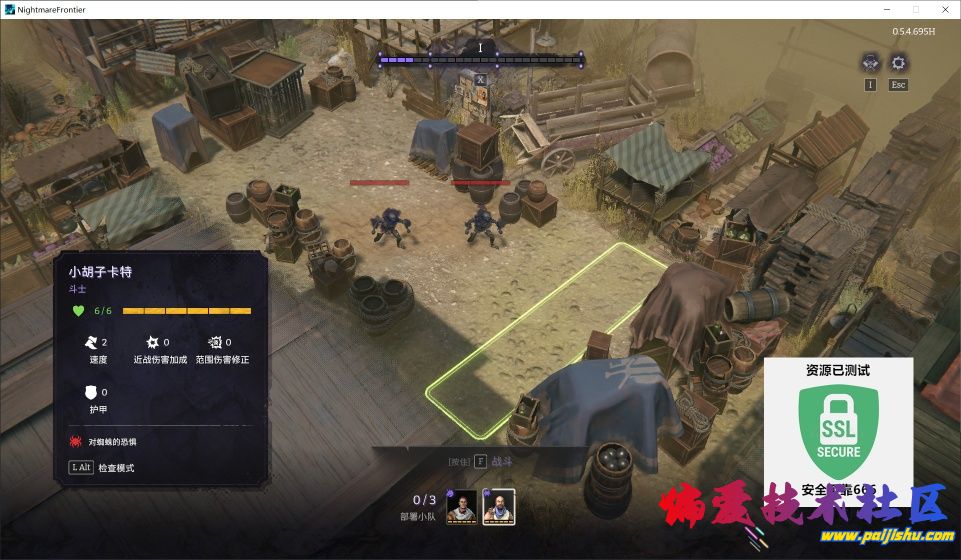The image size is (961, 560).
Task: Choose the squad member portrait with white scarf
Action: pyautogui.click(x=462, y=507)
